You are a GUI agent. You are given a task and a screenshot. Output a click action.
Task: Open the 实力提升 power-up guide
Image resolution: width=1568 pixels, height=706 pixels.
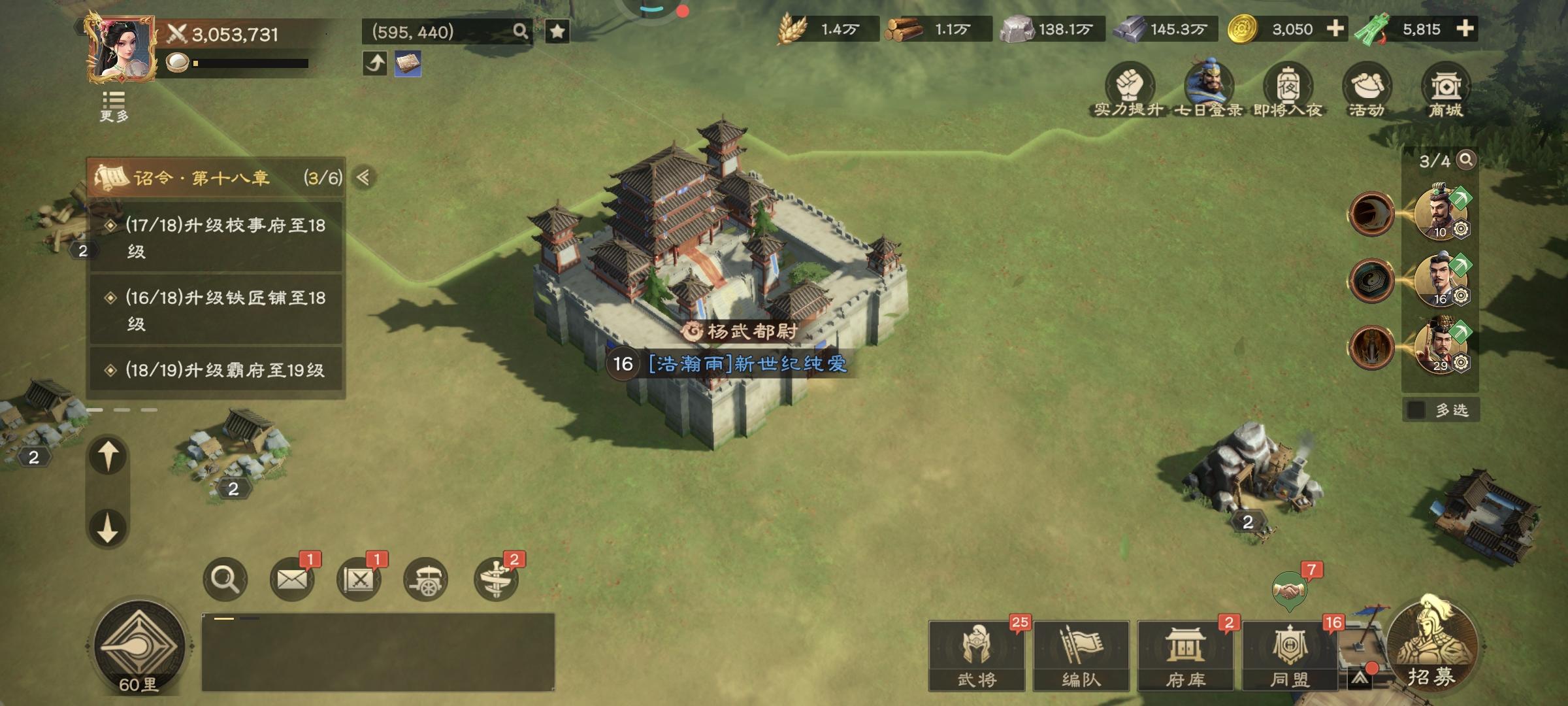click(x=1129, y=93)
